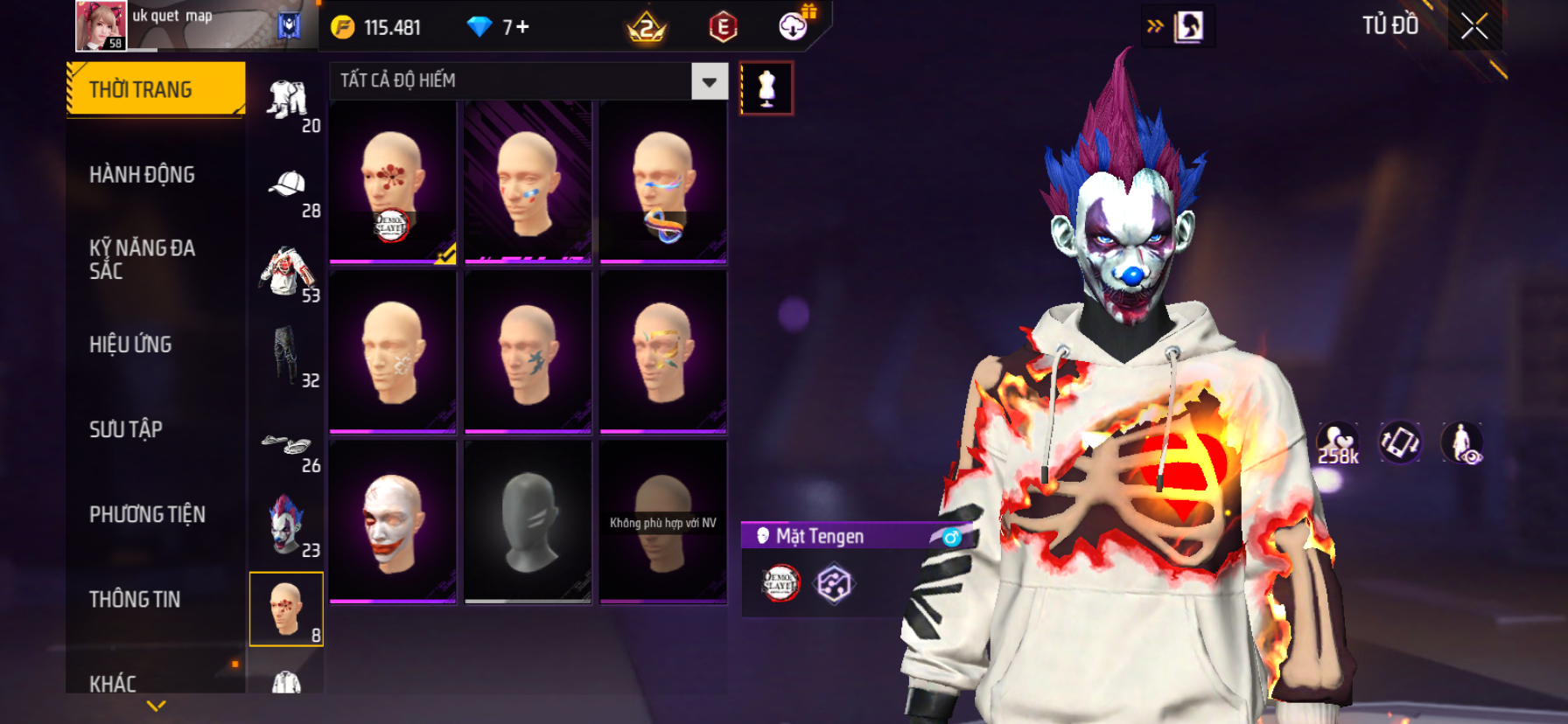Open the Tất Cả Độ Hiếm dropdown
This screenshot has width=1568, height=724.
(709, 81)
